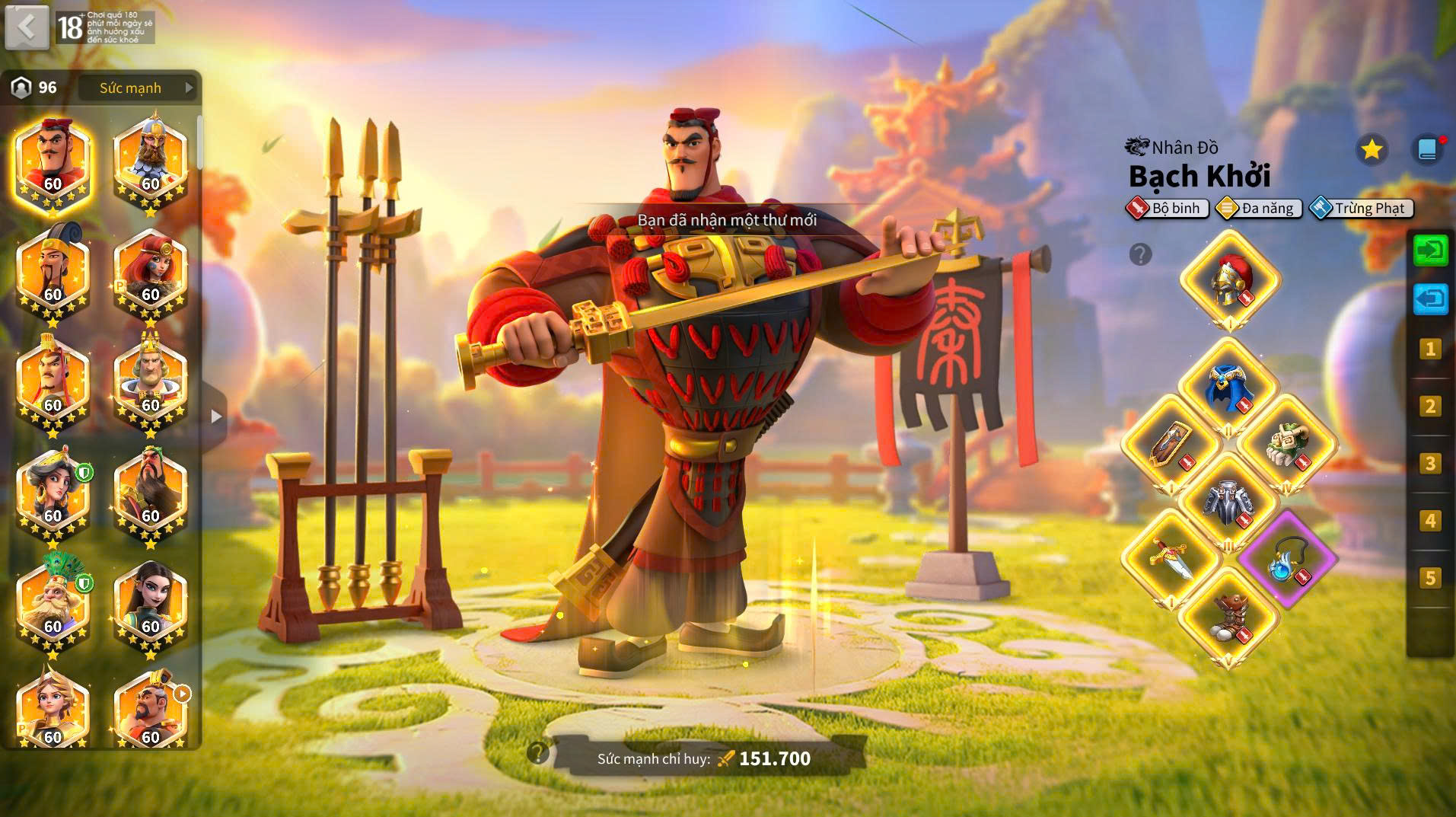Open the Sức mạnh sort dropdown
Image resolution: width=1456 pixels, height=817 pixels.
139,88
